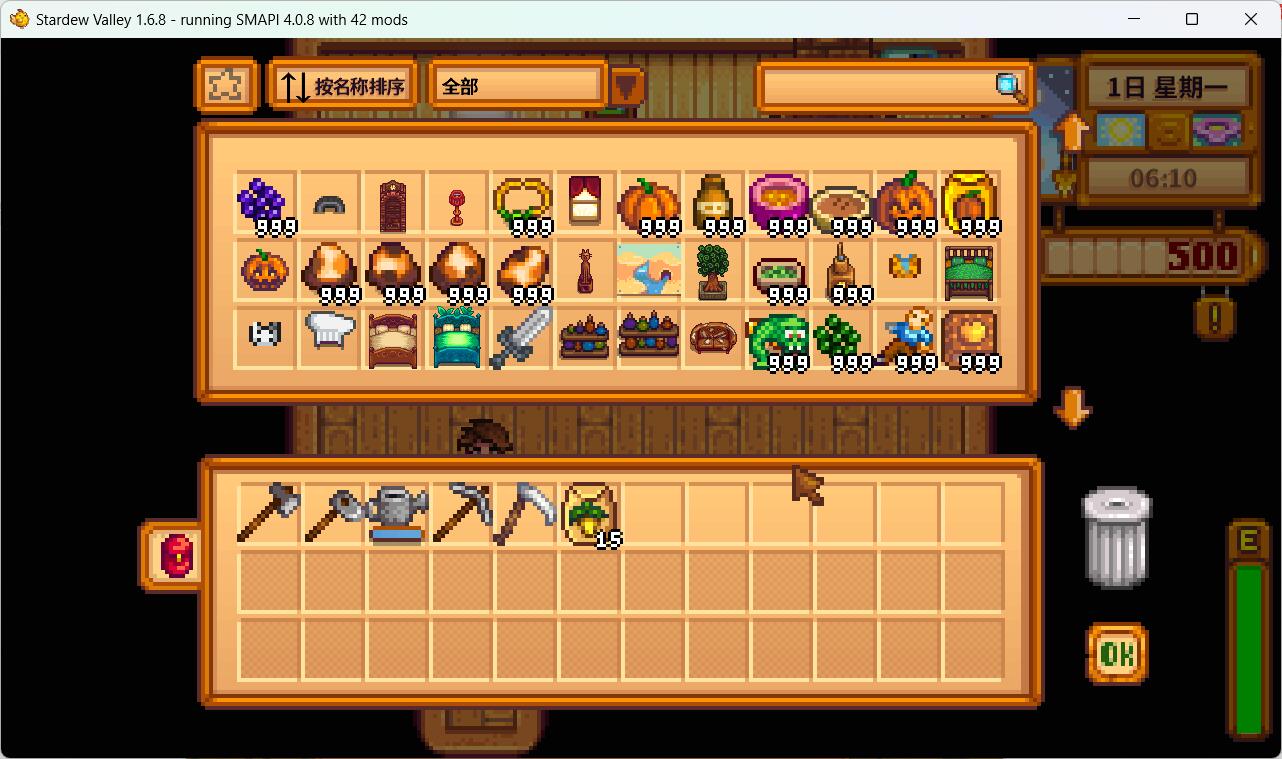
Task: Select the axe in the inventory toolbar
Action: tap(267, 512)
